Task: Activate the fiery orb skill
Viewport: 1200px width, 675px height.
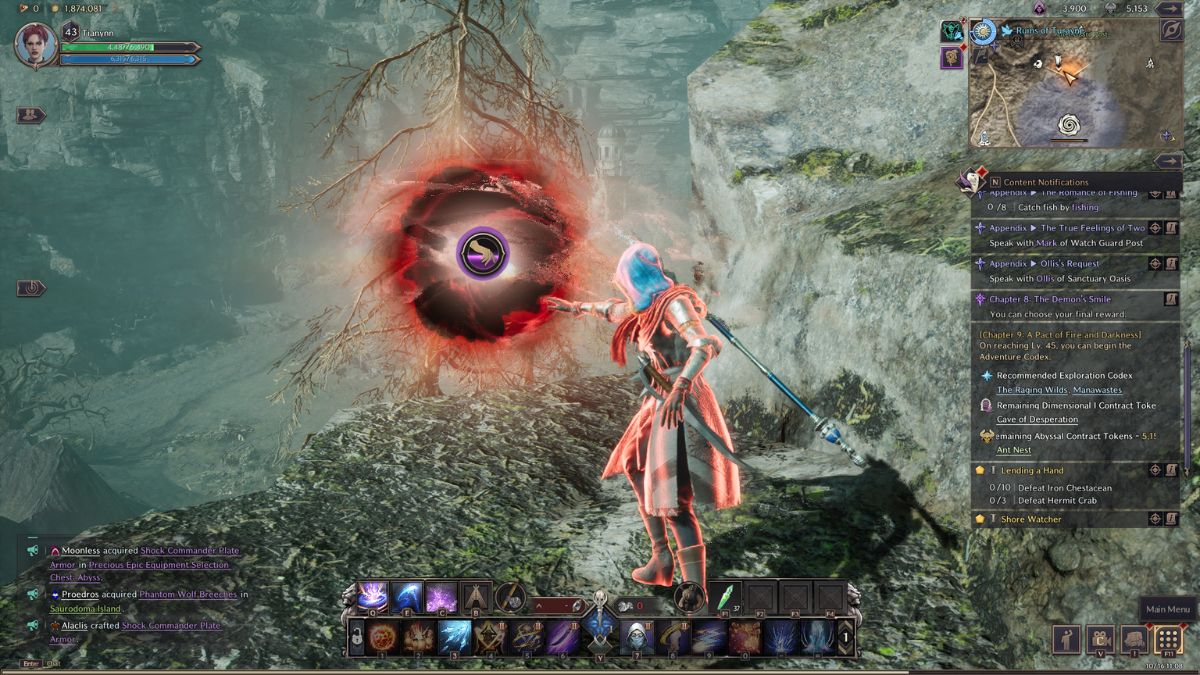Action: [384, 636]
